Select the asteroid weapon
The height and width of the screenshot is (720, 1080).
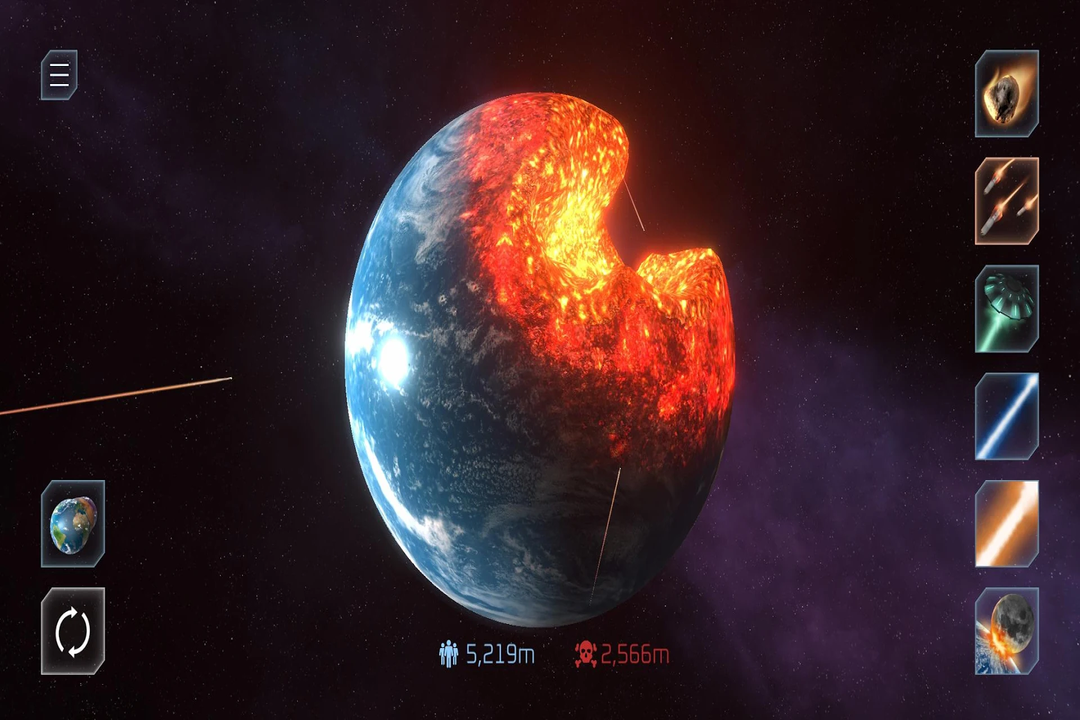pos(1007,94)
